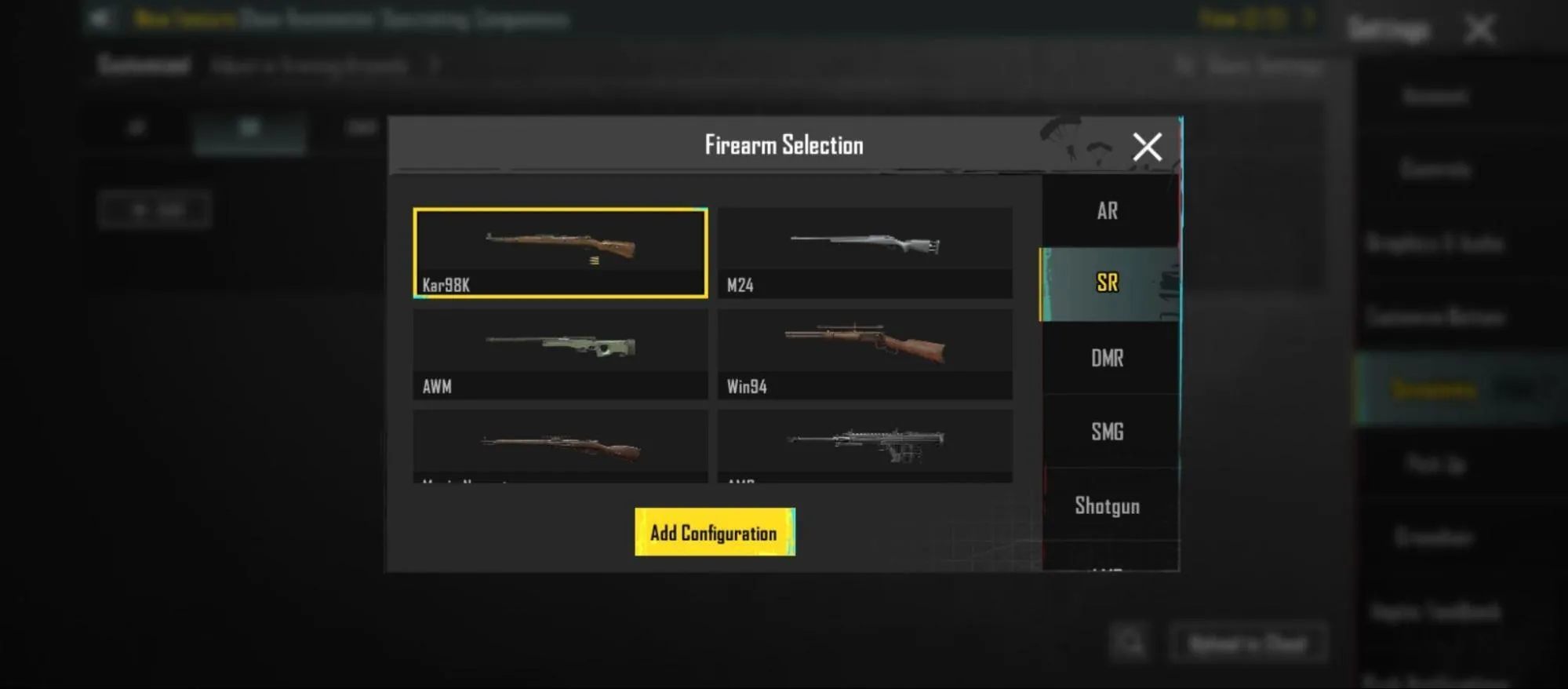
Task: Open the Shotgun weapon category
Action: tap(1108, 505)
